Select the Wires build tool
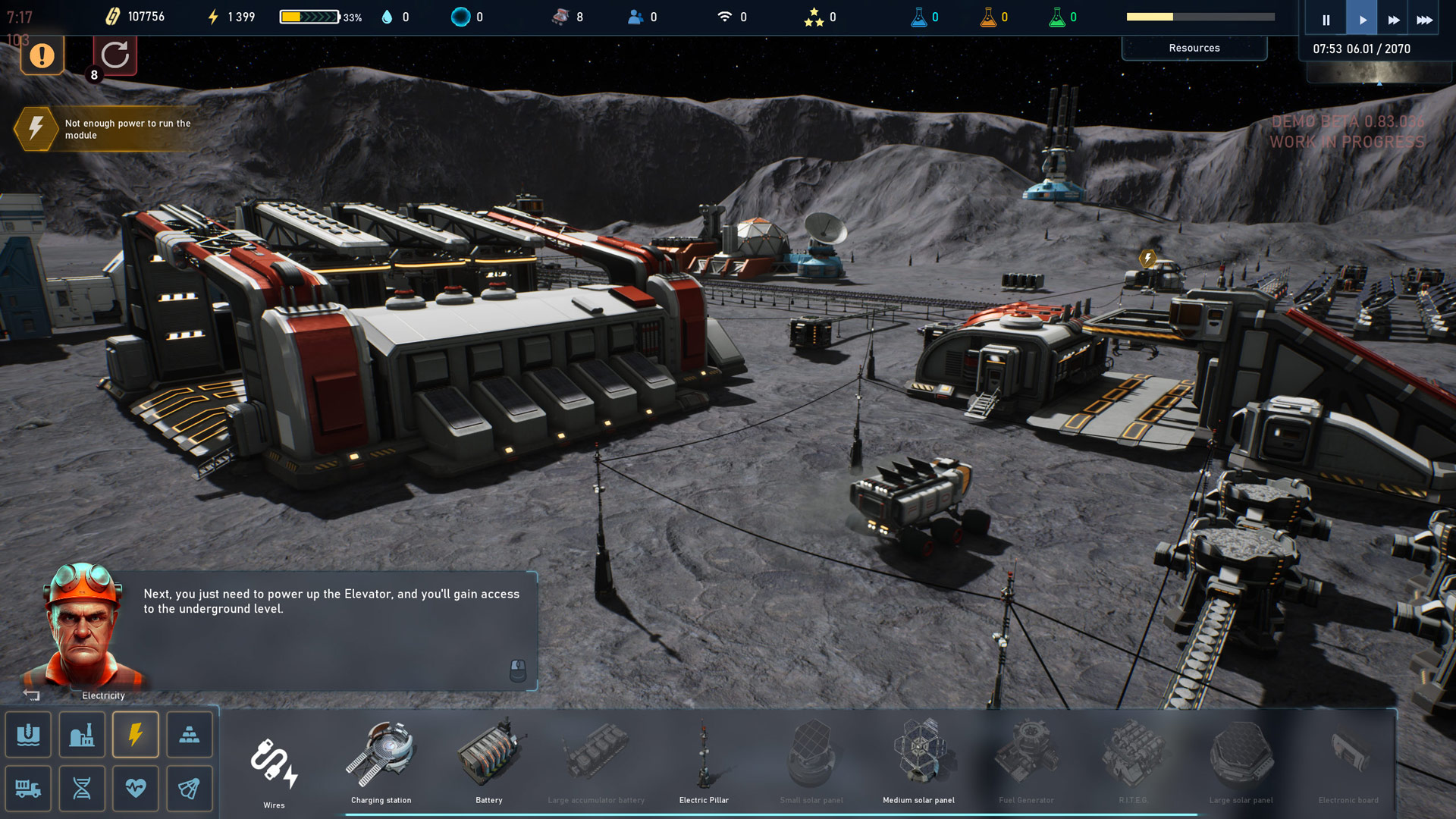 click(274, 764)
